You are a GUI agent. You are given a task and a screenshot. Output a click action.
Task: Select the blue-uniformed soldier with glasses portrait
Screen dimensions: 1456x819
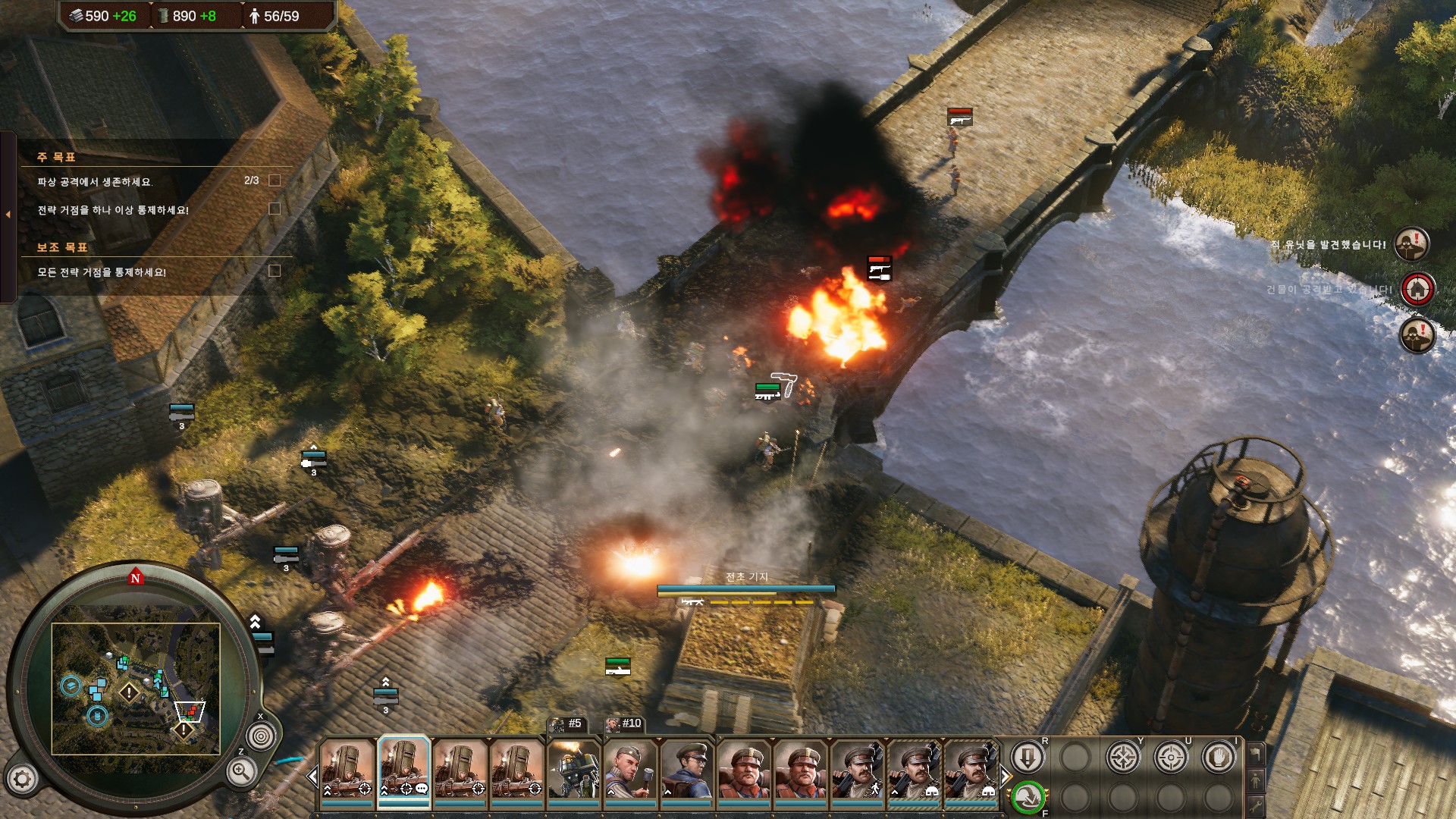(686, 769)
